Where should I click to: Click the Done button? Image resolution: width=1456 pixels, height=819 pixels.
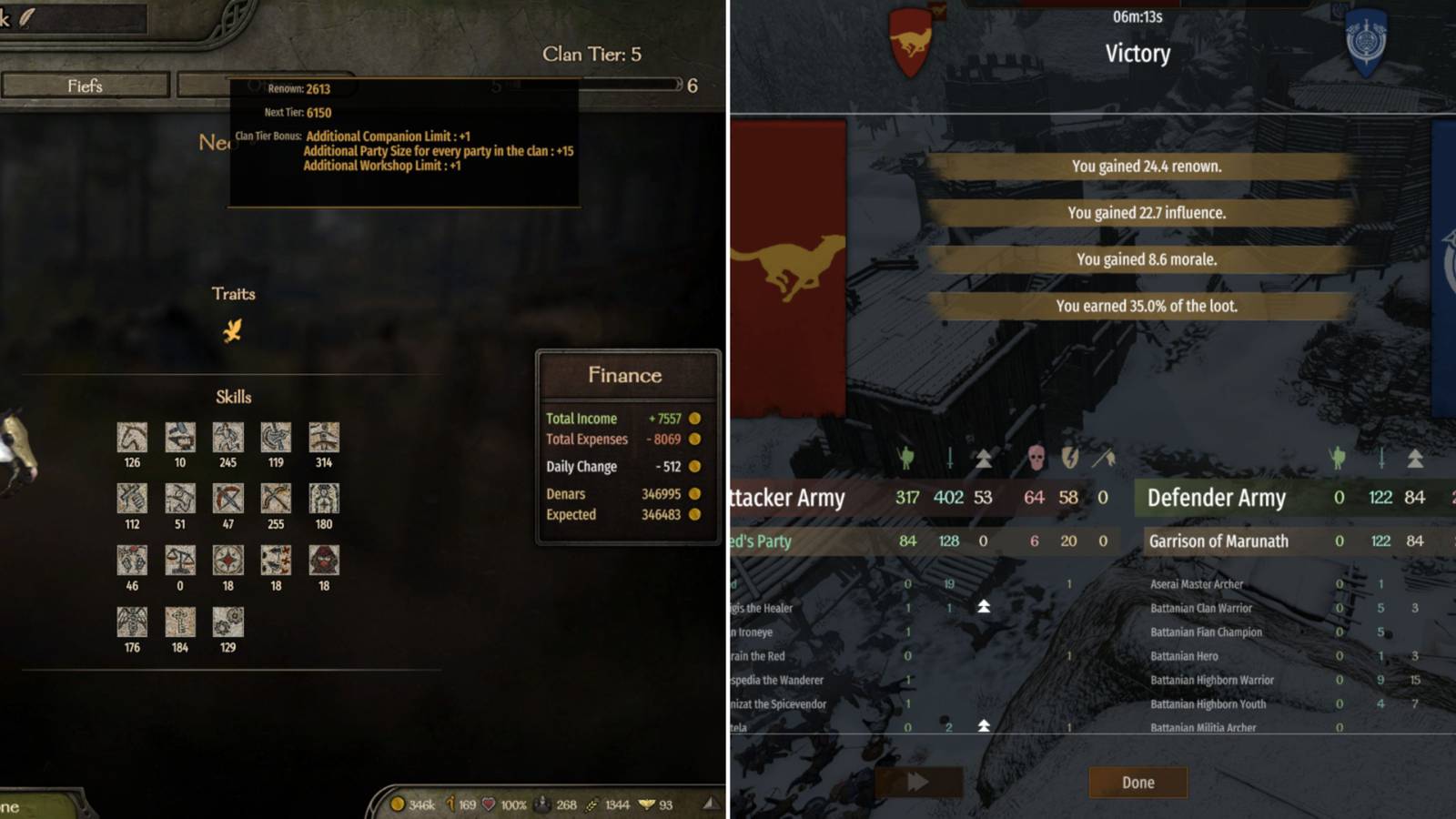point(1138,783)
